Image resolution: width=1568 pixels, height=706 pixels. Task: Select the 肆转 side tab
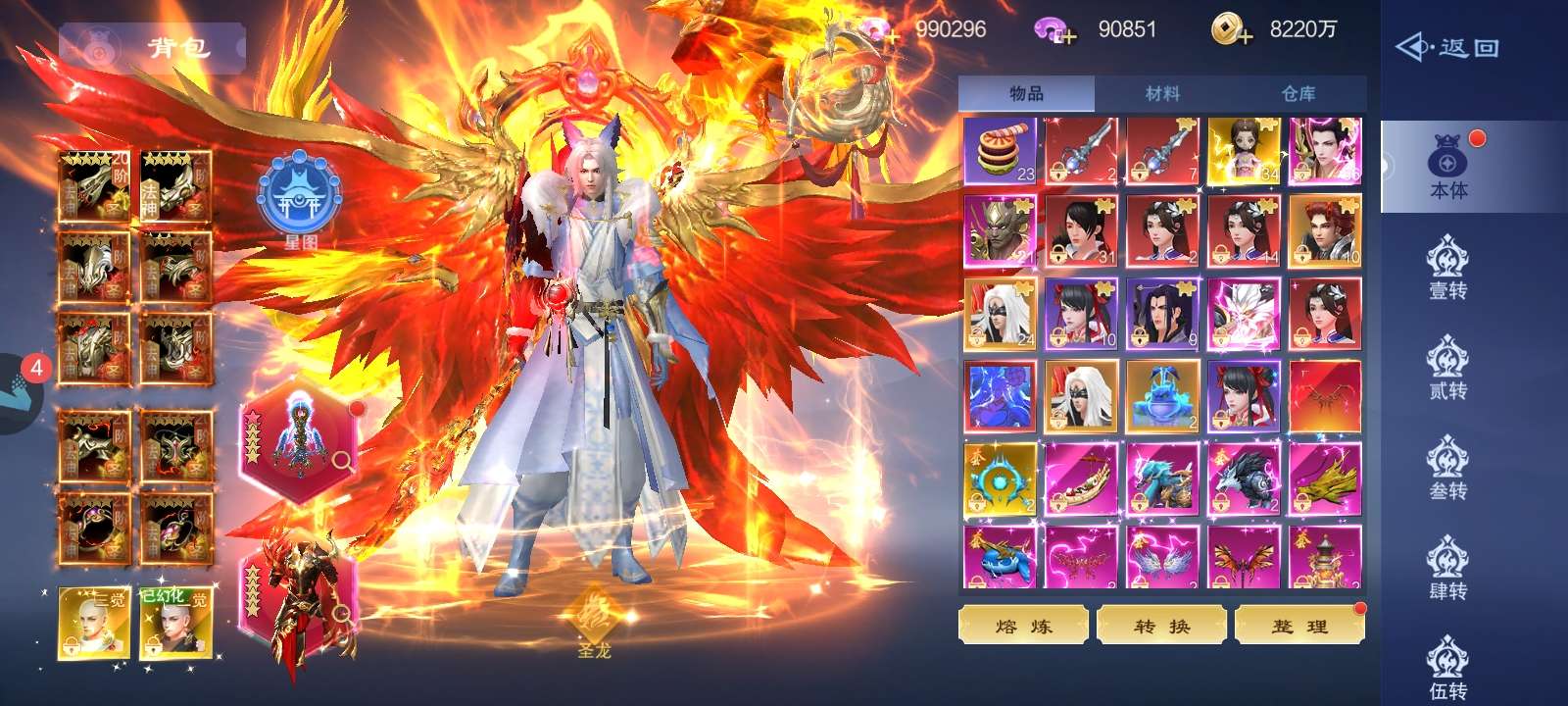tap(1448, 569)
